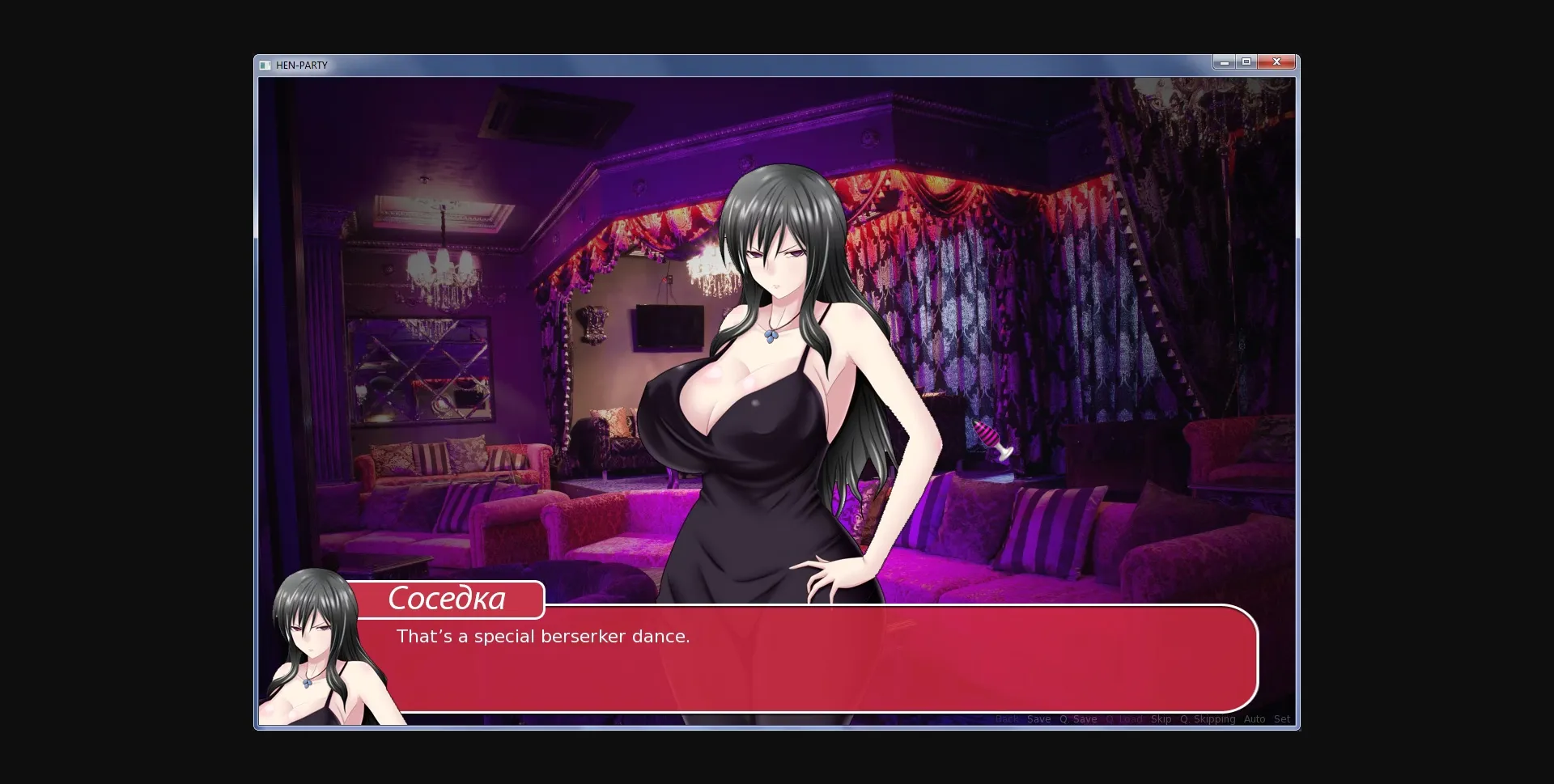Enable Auto text advance mode
The width and height of the screenshot is (1554, 784).
point(1255,719)
